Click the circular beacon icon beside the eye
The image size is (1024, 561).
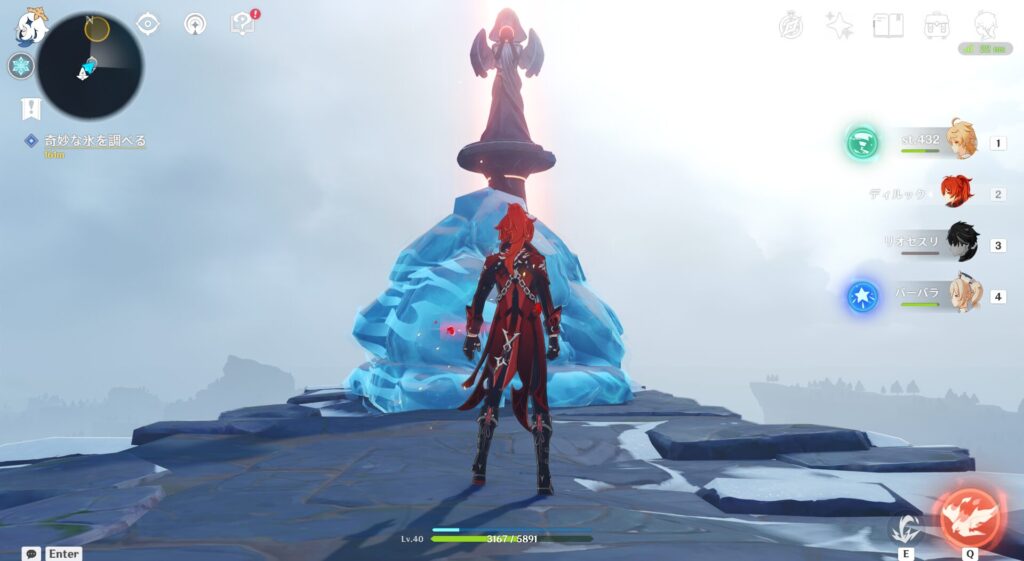pos(195,23)
